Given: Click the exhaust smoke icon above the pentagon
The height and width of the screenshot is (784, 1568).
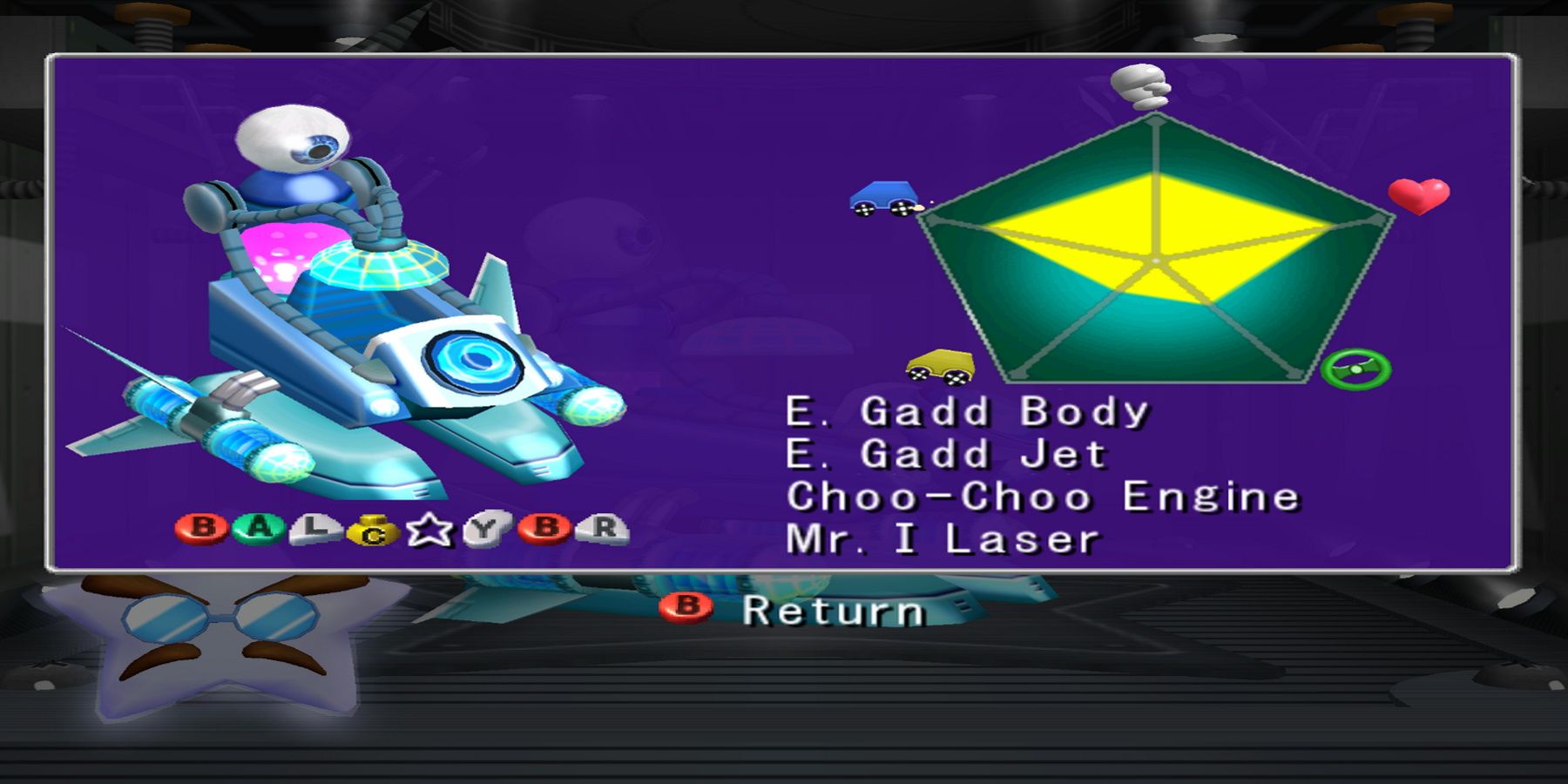Looking at the screenshot, I should 1139,87.
